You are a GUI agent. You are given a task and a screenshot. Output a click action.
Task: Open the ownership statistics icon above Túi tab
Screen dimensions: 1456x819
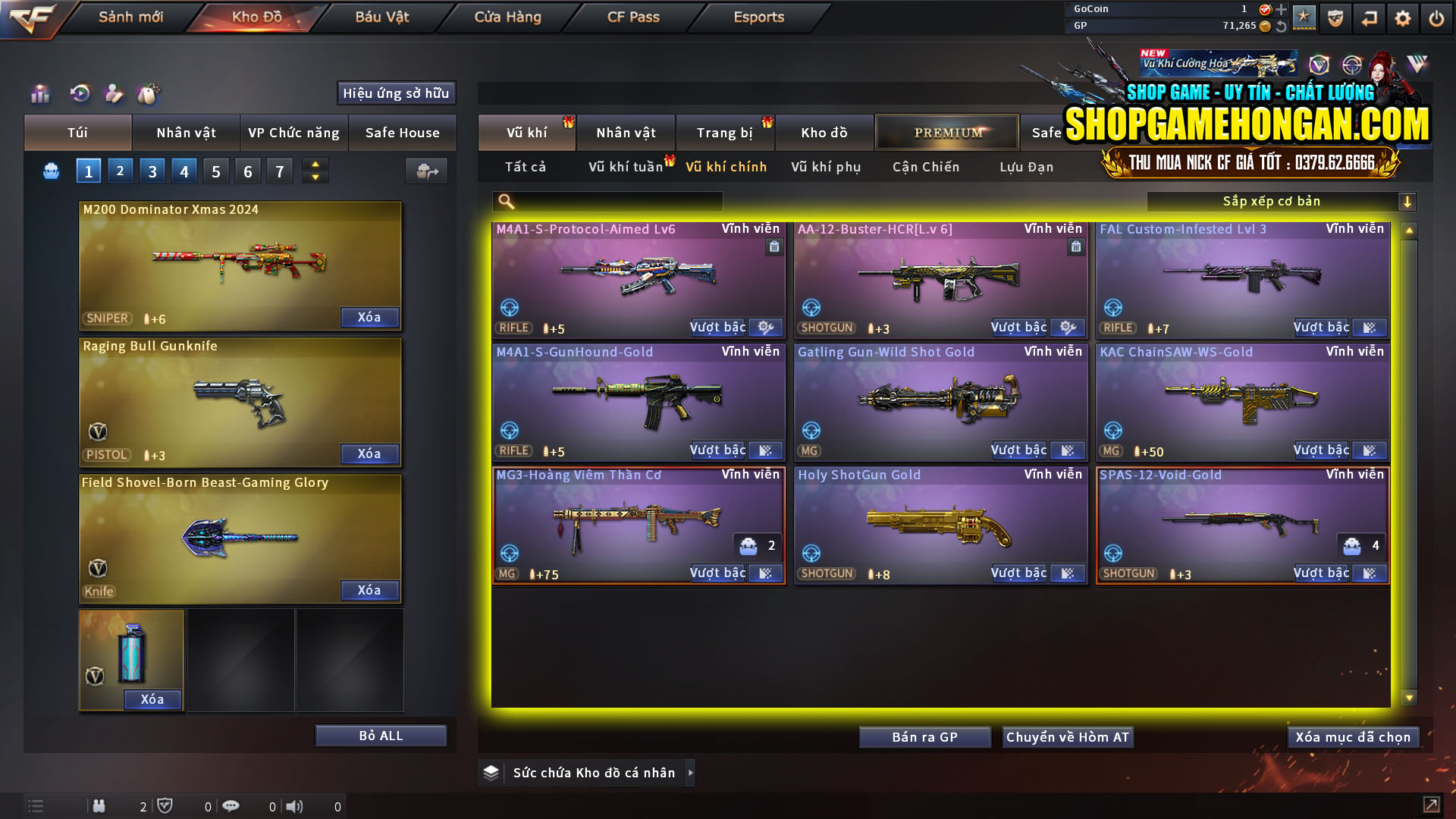tap(39, 94)
